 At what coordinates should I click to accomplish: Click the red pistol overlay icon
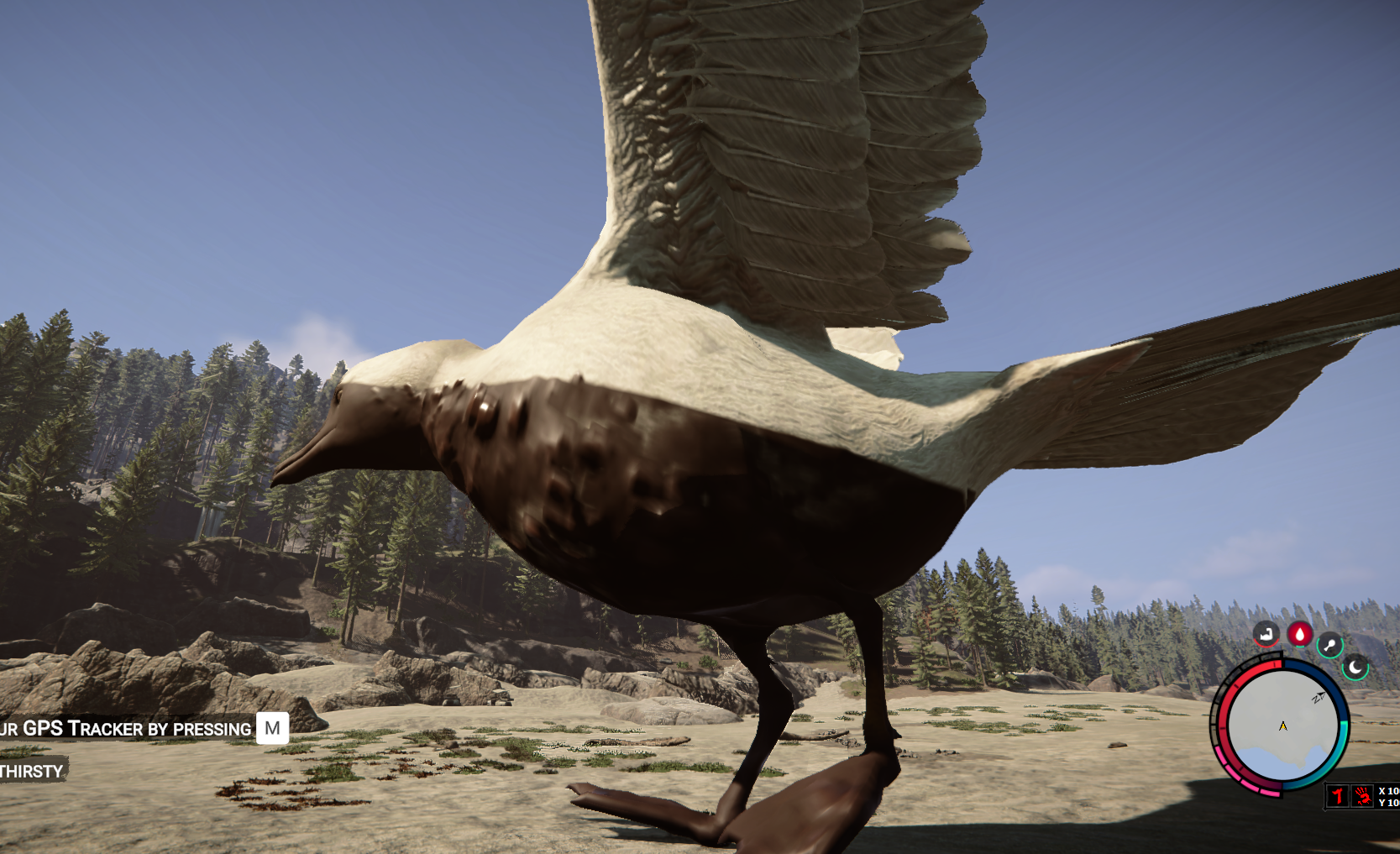click(x=1338, y=795)
